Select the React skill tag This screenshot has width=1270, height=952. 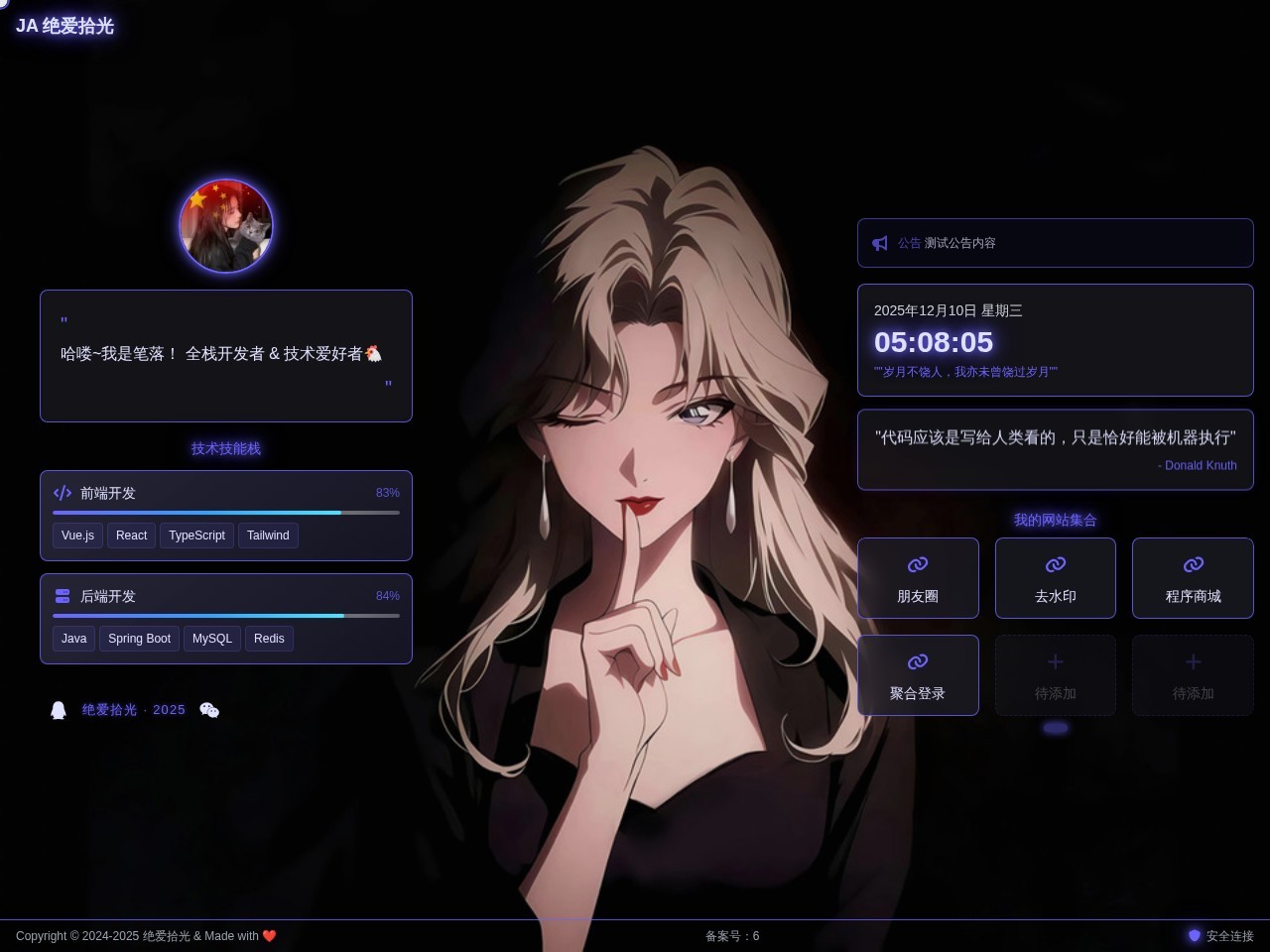(131, 535)
